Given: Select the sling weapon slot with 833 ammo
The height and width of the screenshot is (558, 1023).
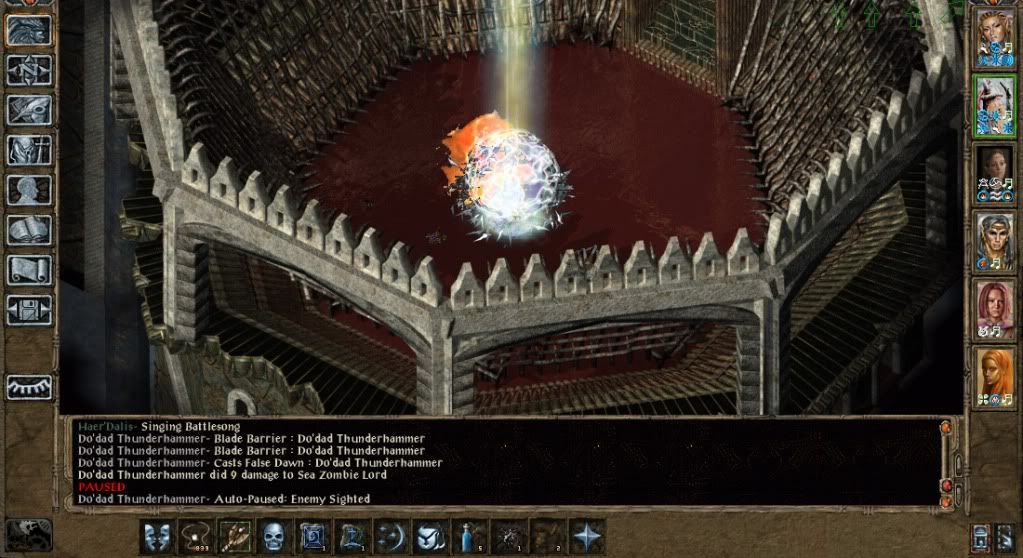Looking at the screenshot, I should click(196, 536).
